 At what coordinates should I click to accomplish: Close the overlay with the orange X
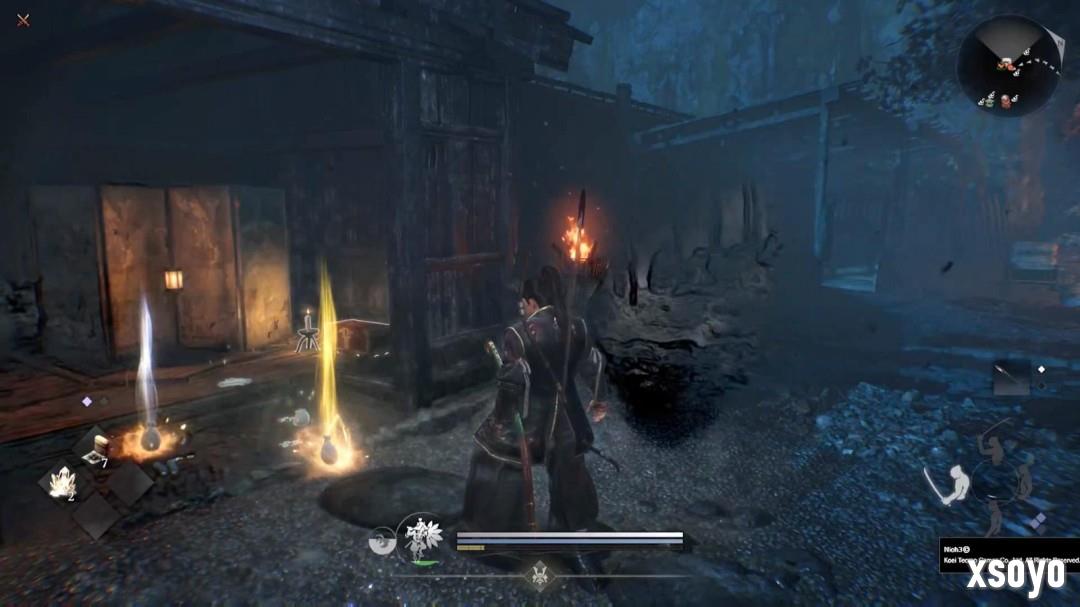[23, 20]
